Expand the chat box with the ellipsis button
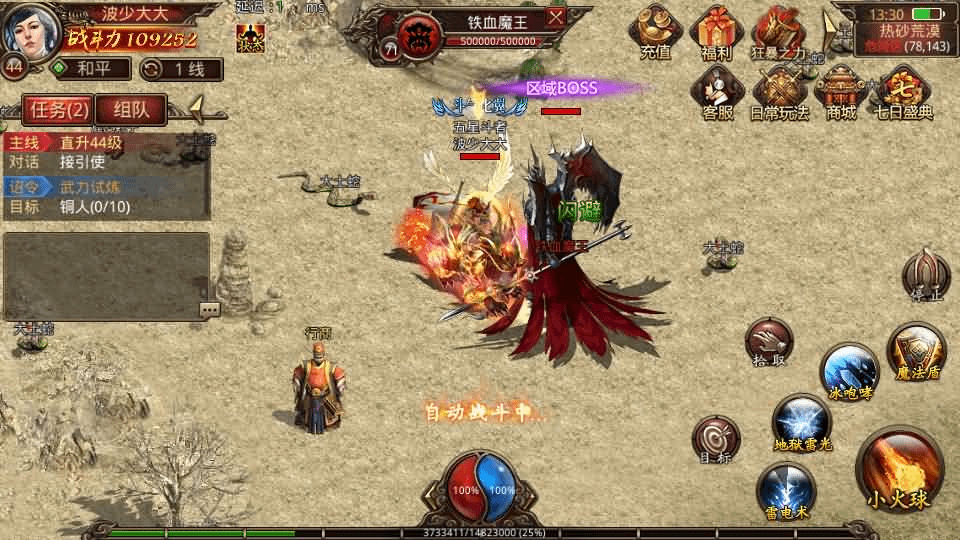Screen dimensions: 960x540 [x=209, y=310]
